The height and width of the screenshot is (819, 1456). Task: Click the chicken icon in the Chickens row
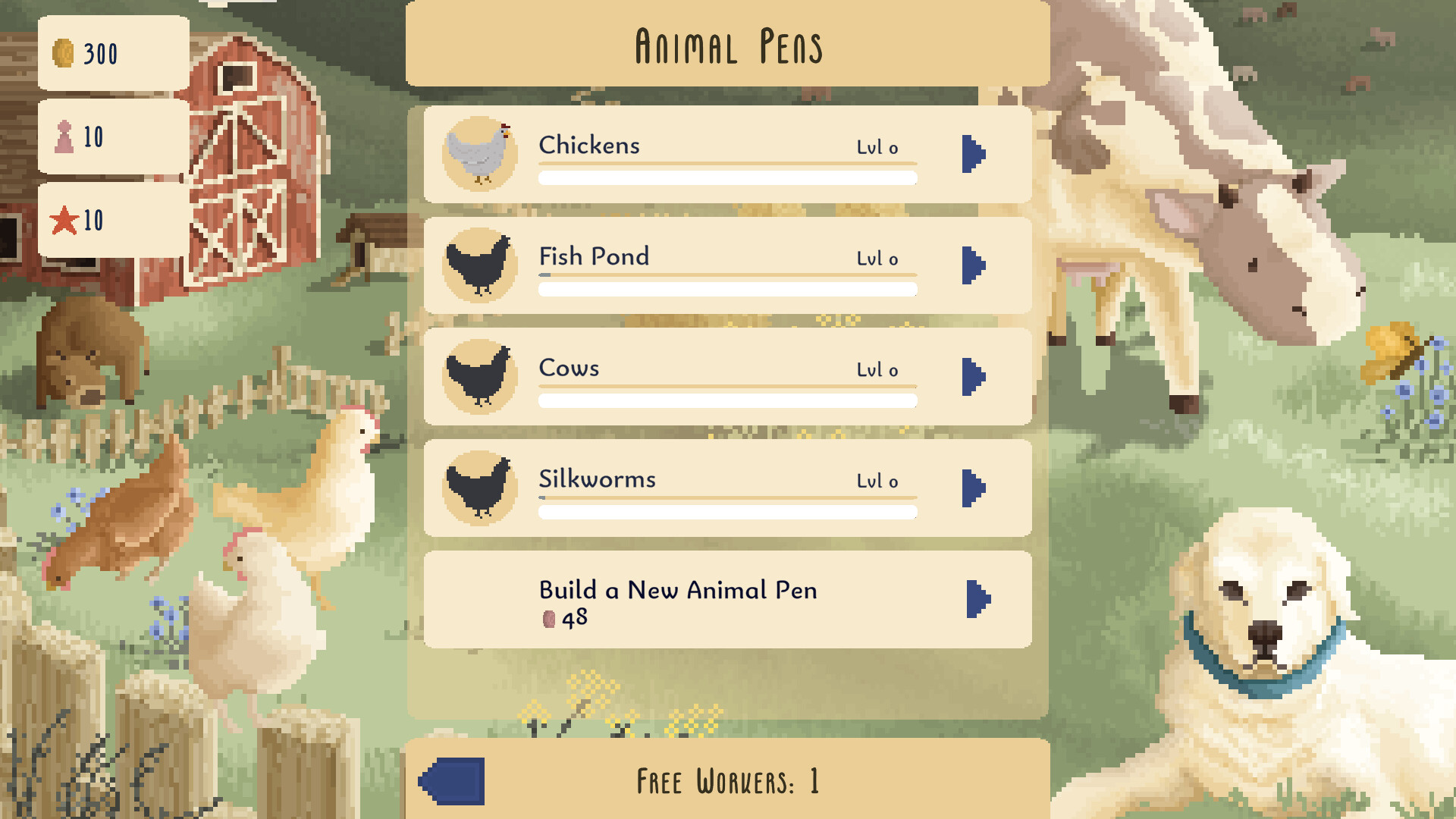[x=479, y=152]
